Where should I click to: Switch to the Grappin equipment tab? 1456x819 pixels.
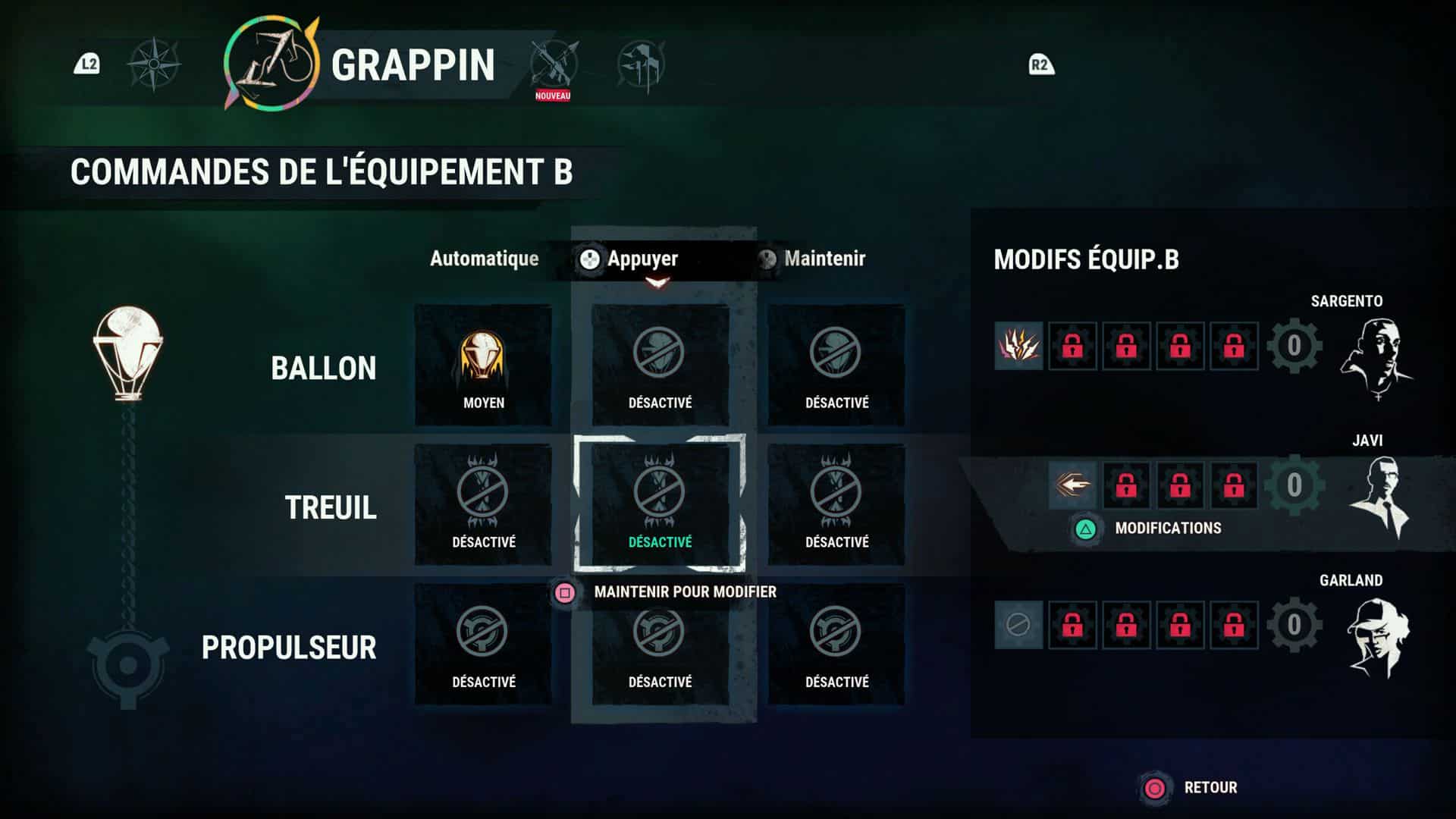pos(271,64)
